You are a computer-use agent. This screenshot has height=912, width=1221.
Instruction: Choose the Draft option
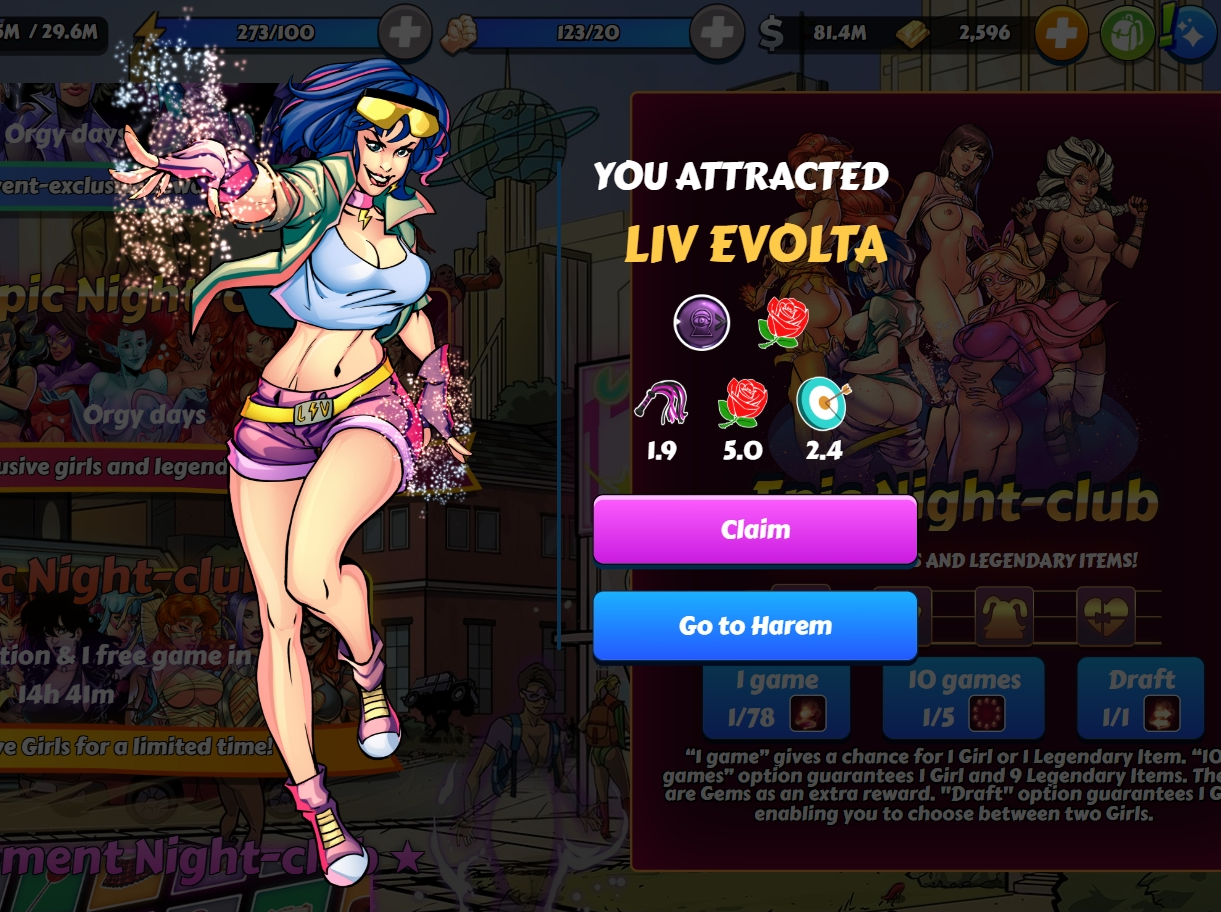click(1140, 698)
